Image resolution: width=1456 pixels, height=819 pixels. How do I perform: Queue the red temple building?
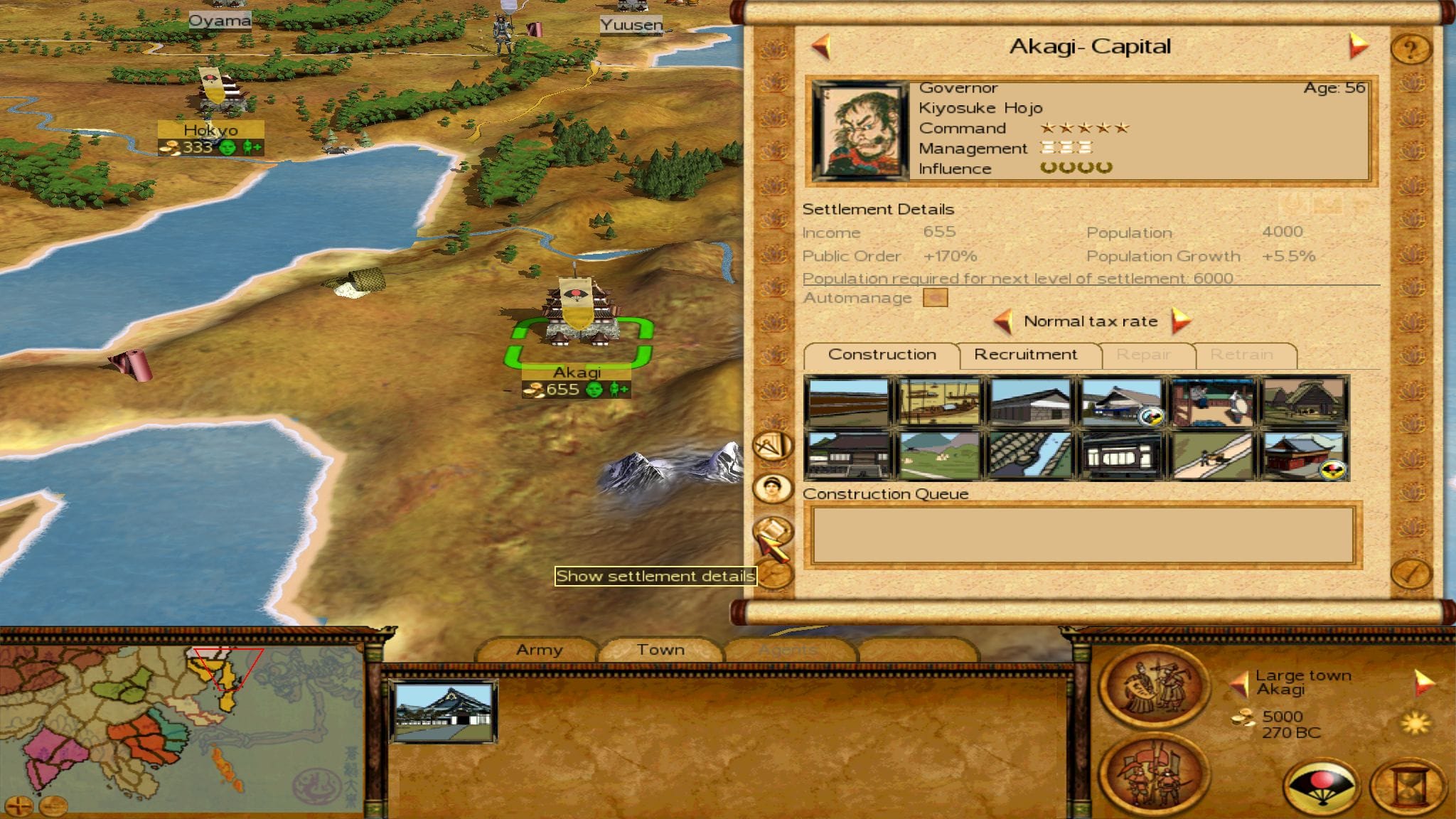click(x=1303, y=455)
